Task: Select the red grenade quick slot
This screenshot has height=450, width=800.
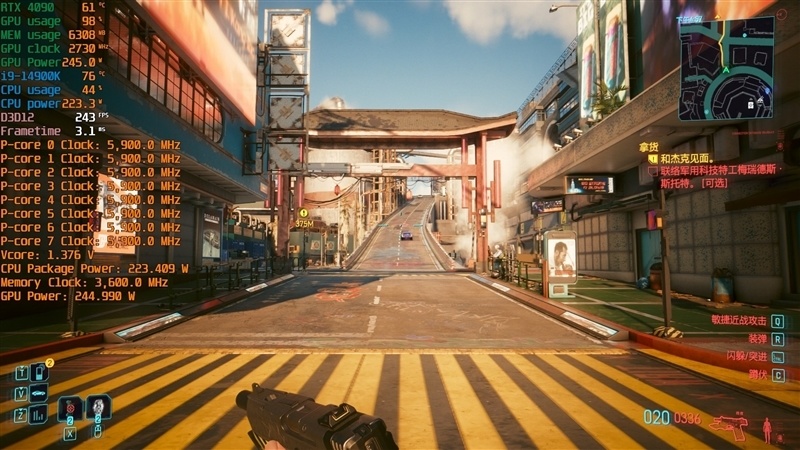Action: point(70,410)
